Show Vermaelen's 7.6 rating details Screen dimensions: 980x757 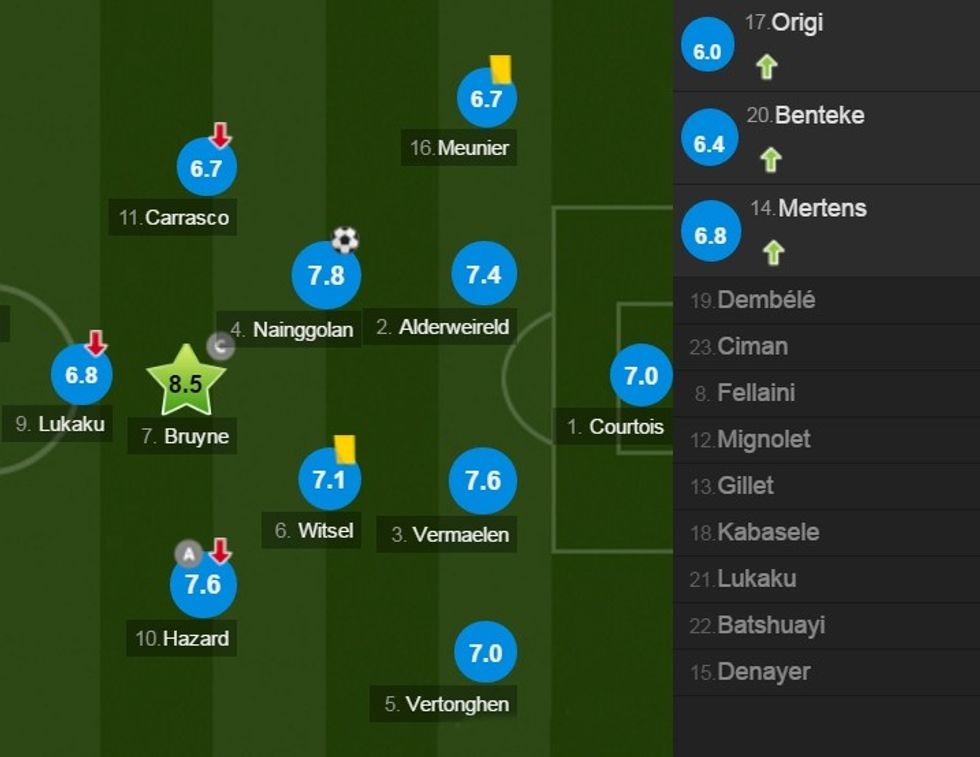click(x=483, y=481)
